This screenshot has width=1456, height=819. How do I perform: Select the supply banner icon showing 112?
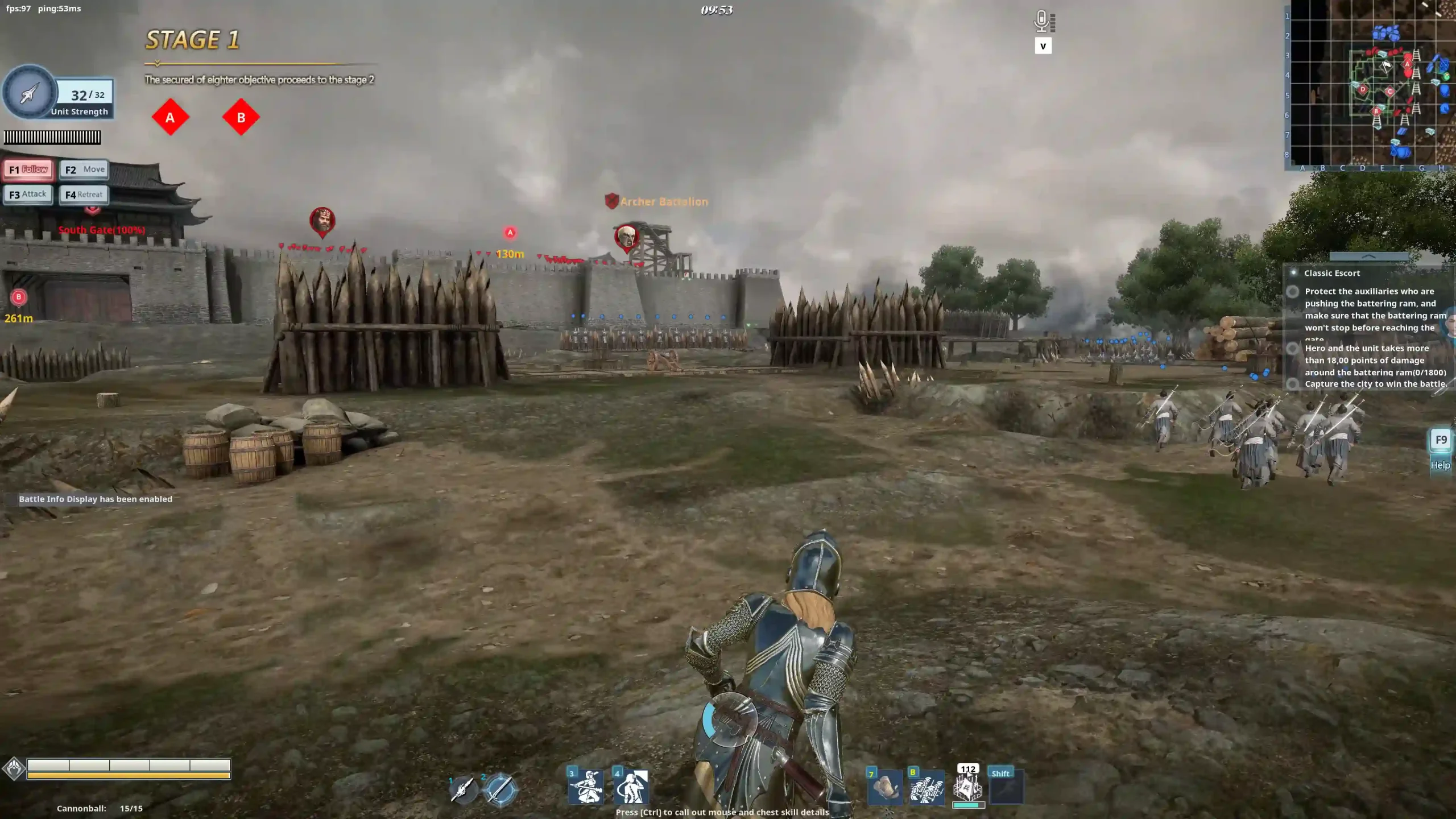[968, 787]
